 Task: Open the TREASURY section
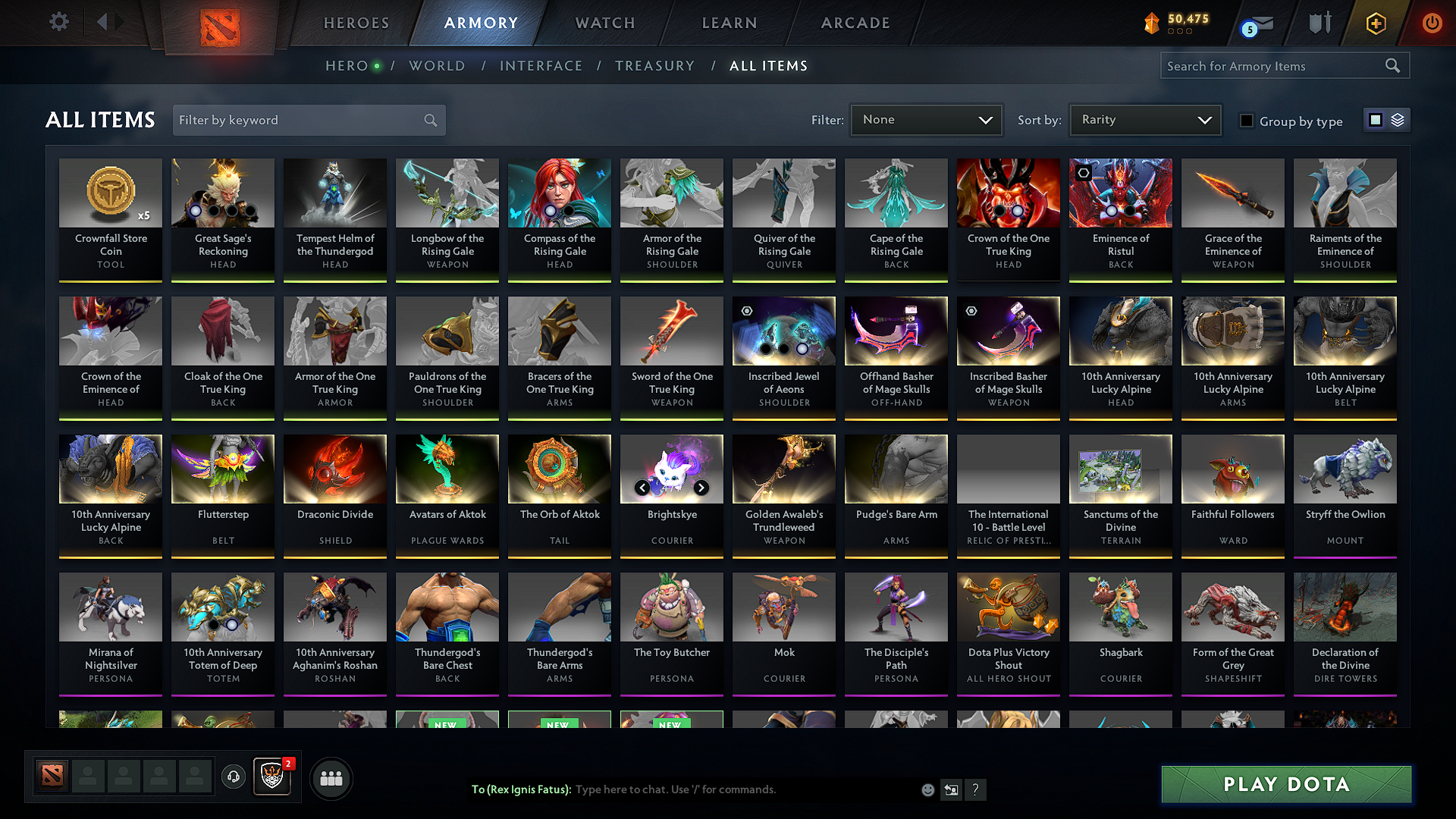[x=655, y=66]
